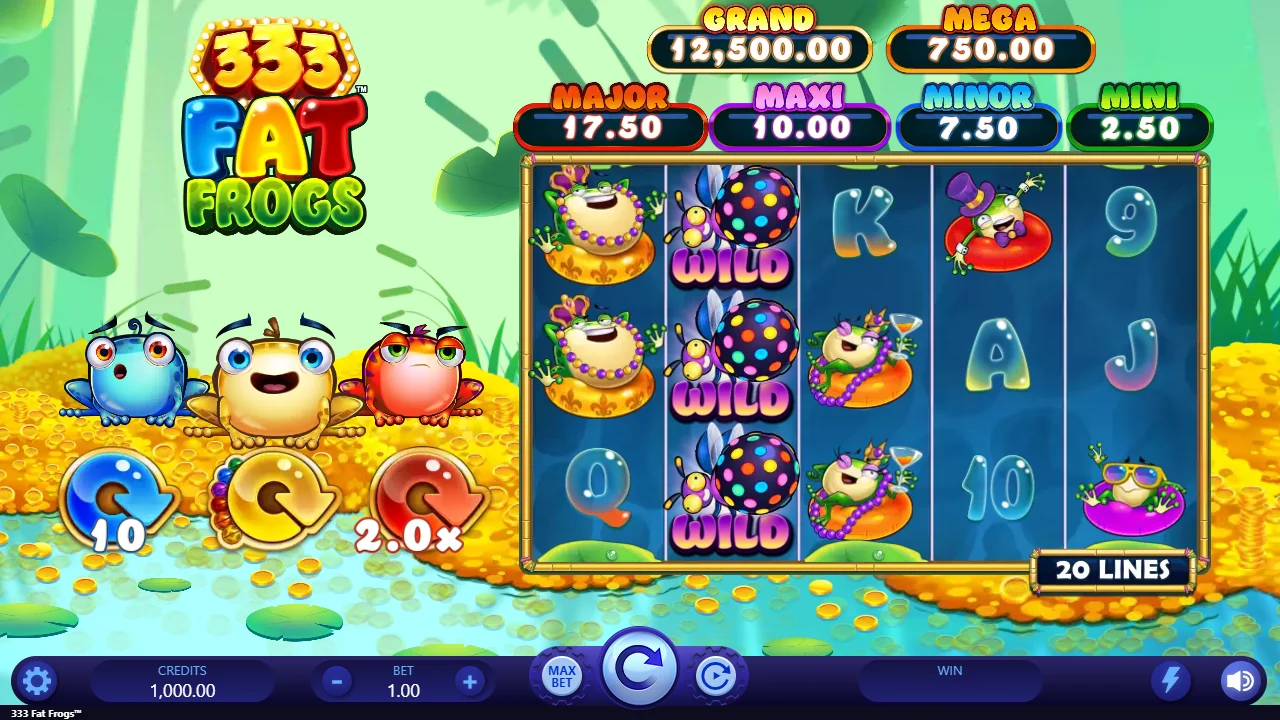Adjust the bet value display
This screenshot has width=1280, height=720.
click(x=402, y=690)
